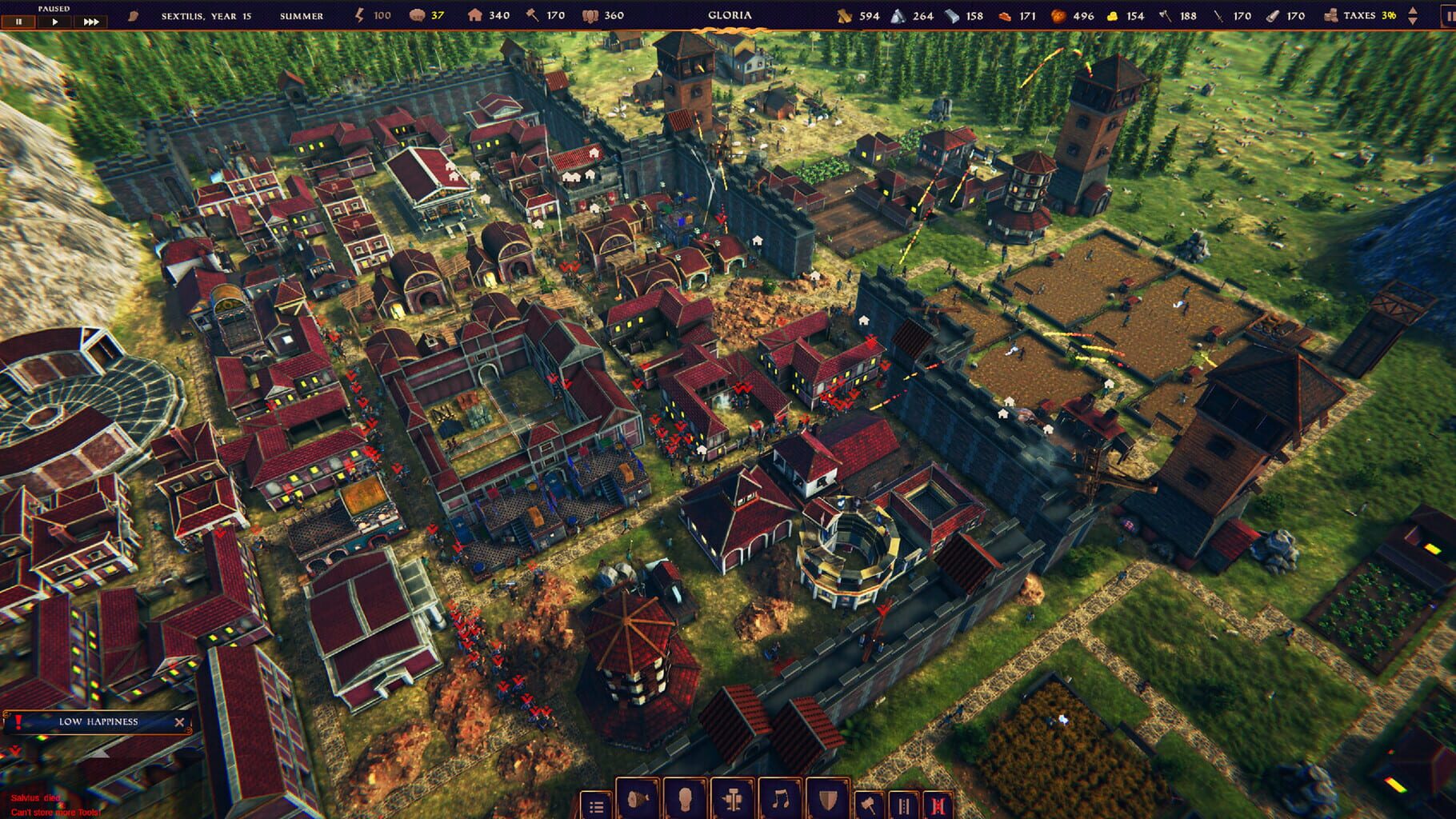Increase taxes with the up arrow
Image resolution: width=1456 pixels, height=819 pixels.
pyautogui.click(x=1413, y=10)
